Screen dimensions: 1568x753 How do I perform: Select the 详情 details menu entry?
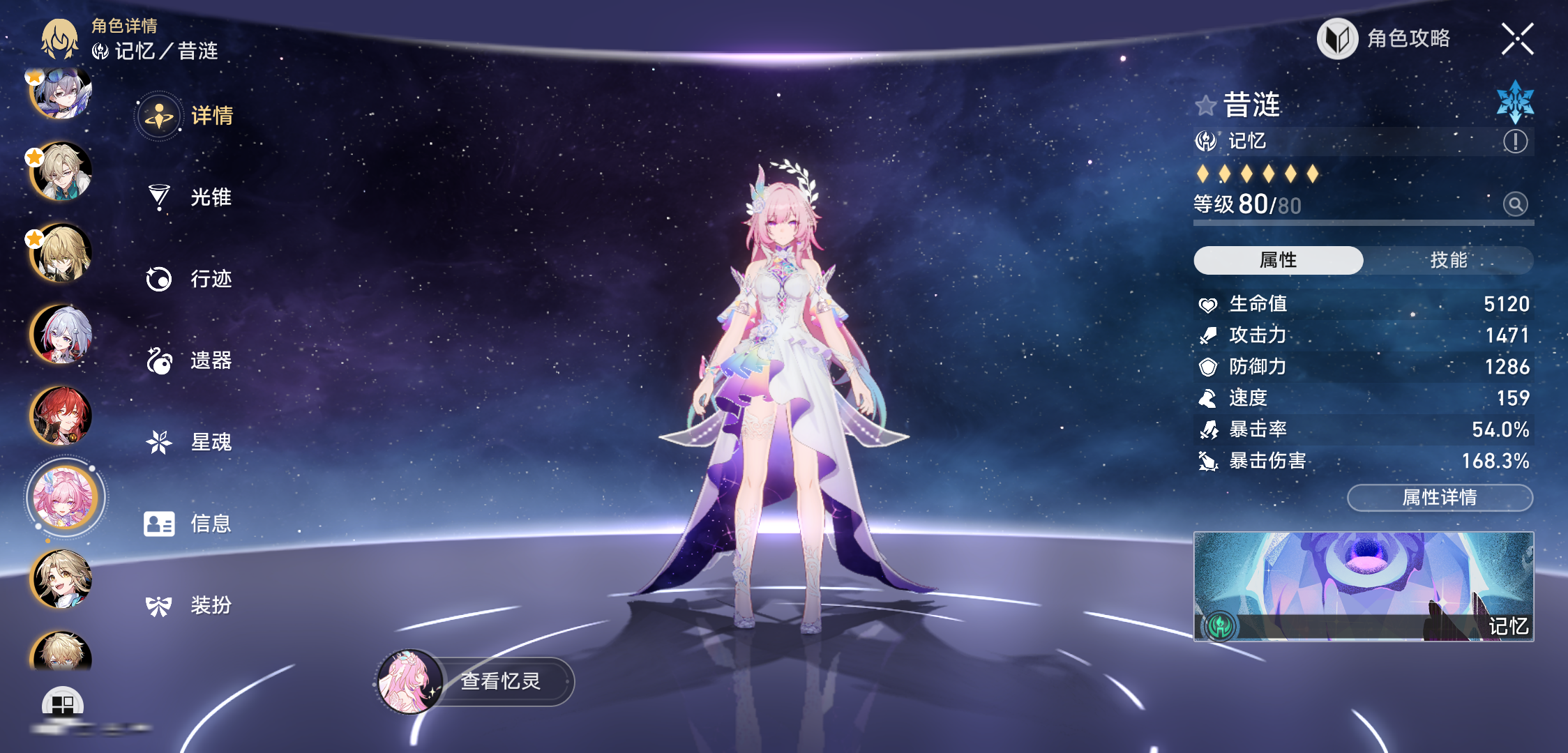(x=187, y=116)
